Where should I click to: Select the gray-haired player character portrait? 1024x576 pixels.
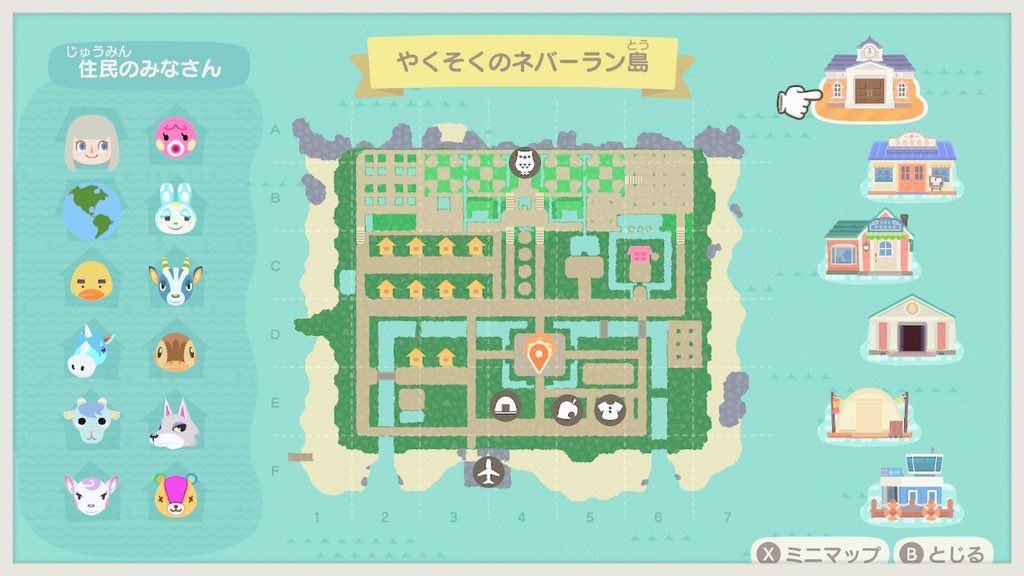[92, 141]
